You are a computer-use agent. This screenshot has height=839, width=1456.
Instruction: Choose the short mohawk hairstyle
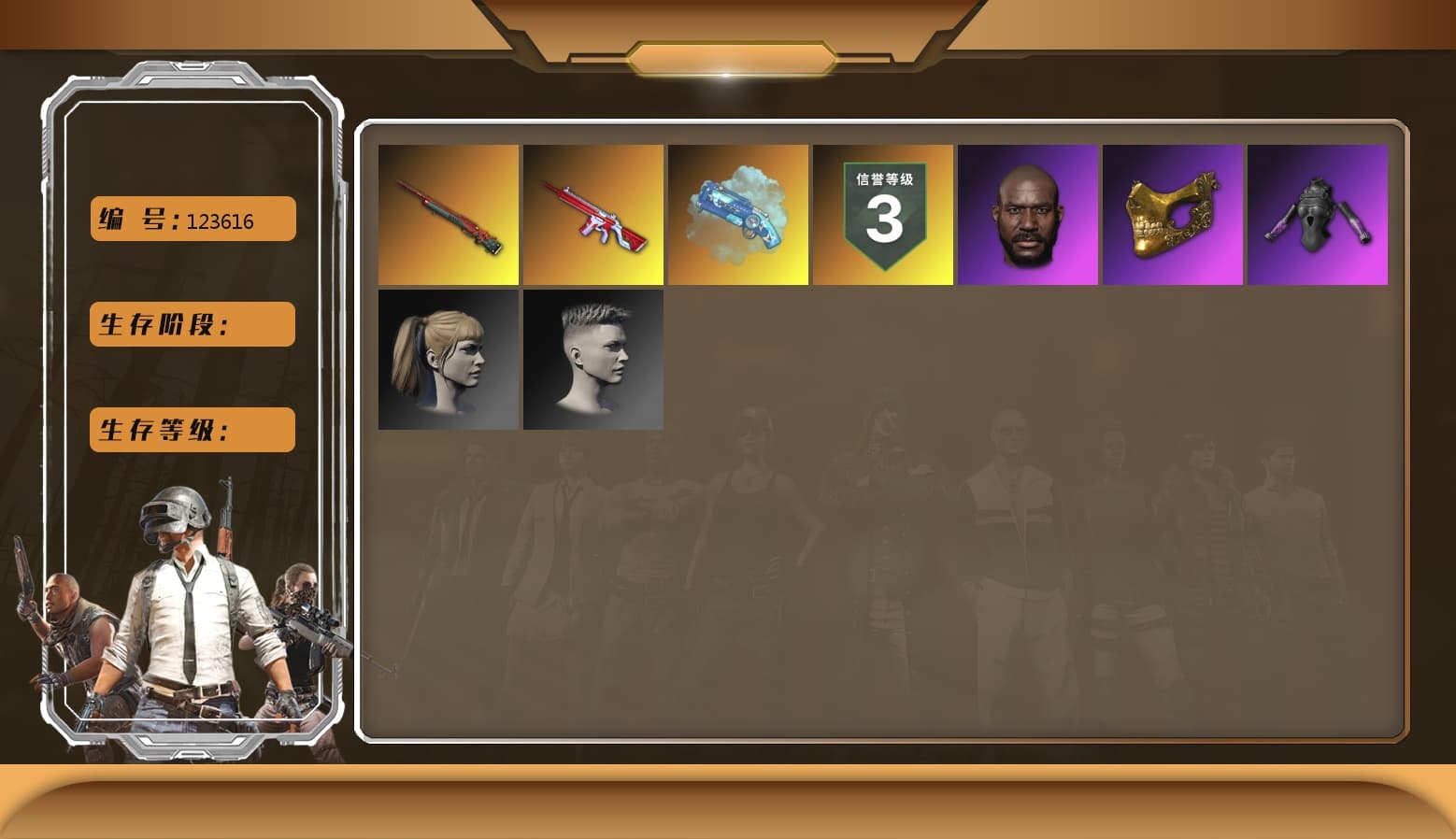(593, 360)
